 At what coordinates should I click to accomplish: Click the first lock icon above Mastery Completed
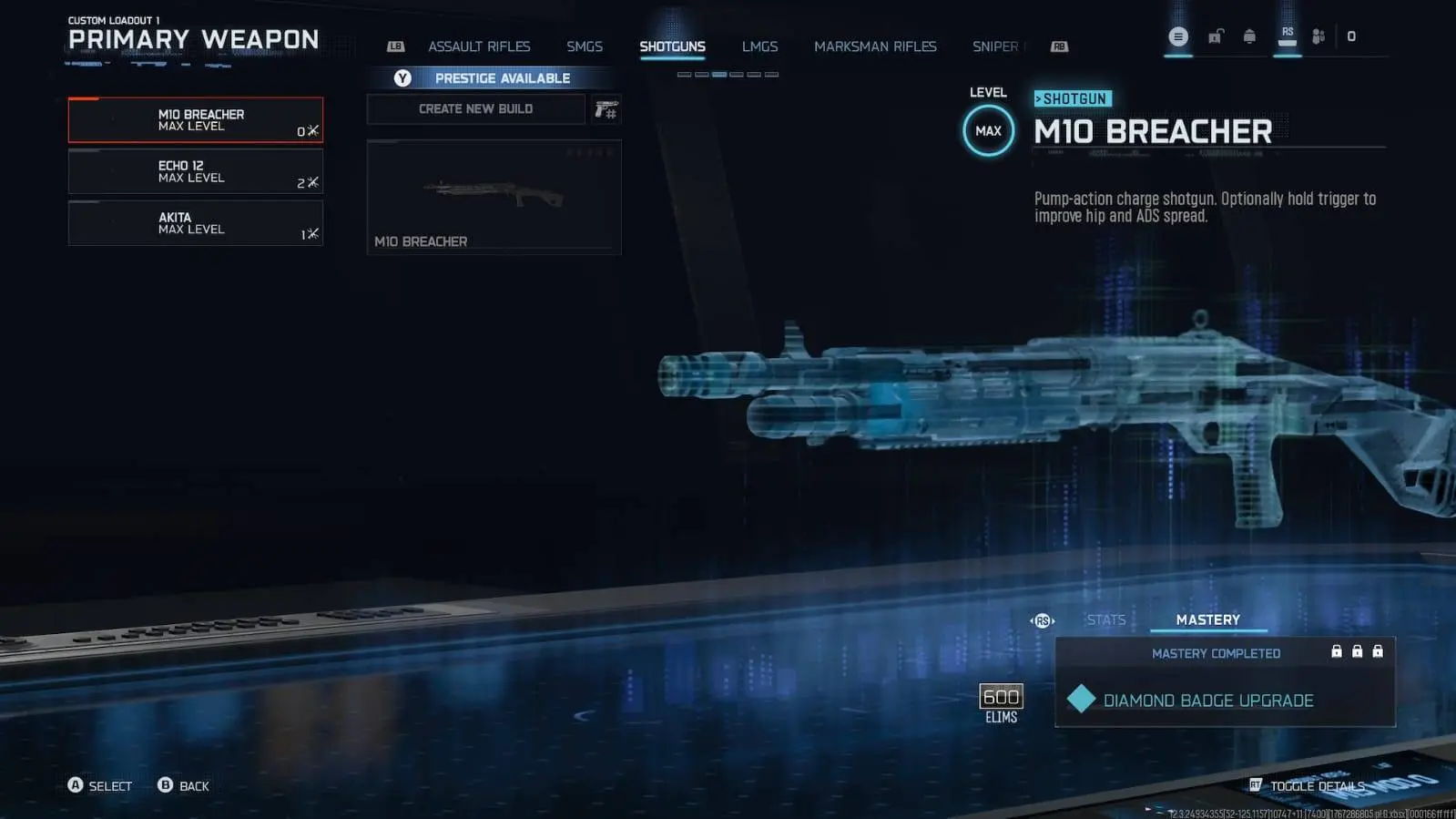1337,650
